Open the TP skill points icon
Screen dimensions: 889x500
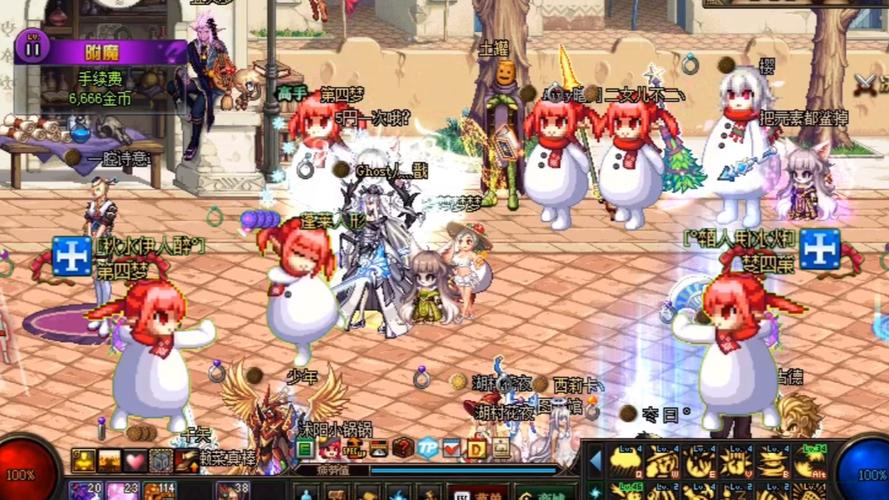tap(428, 448)
